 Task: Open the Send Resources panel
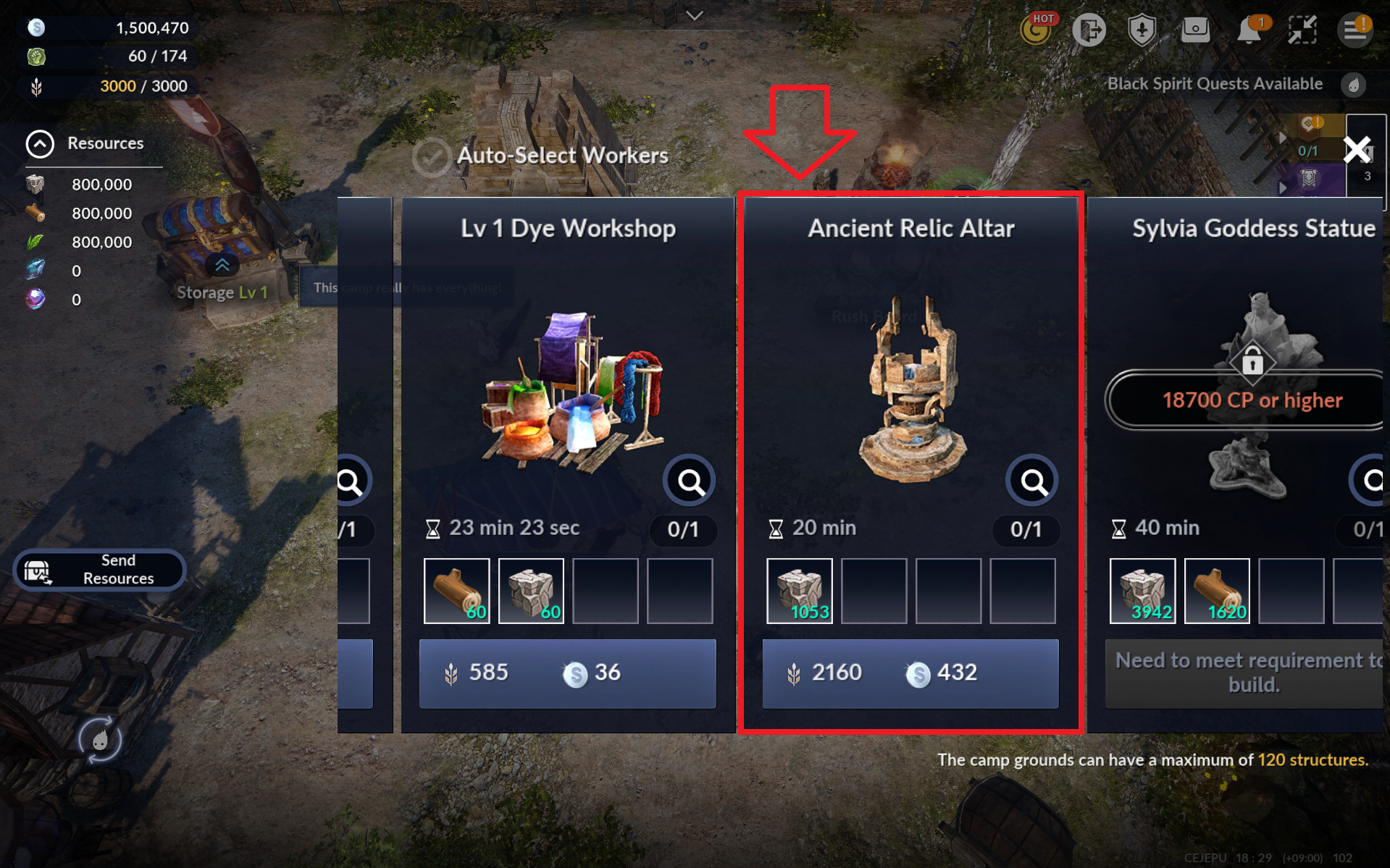99,570
